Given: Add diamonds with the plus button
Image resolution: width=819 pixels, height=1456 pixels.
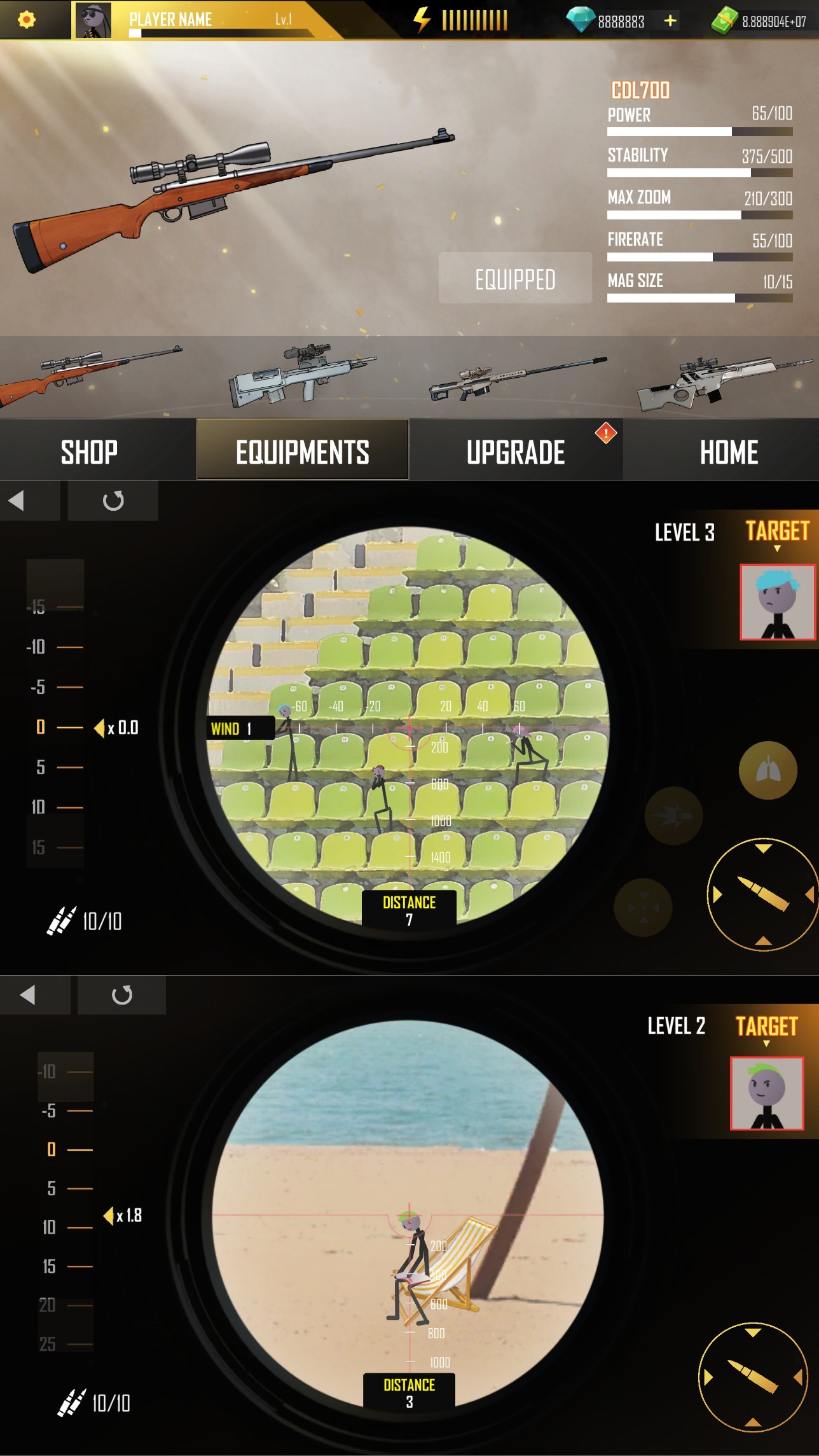Looking at the screenshot, I should tap(670, 21).
